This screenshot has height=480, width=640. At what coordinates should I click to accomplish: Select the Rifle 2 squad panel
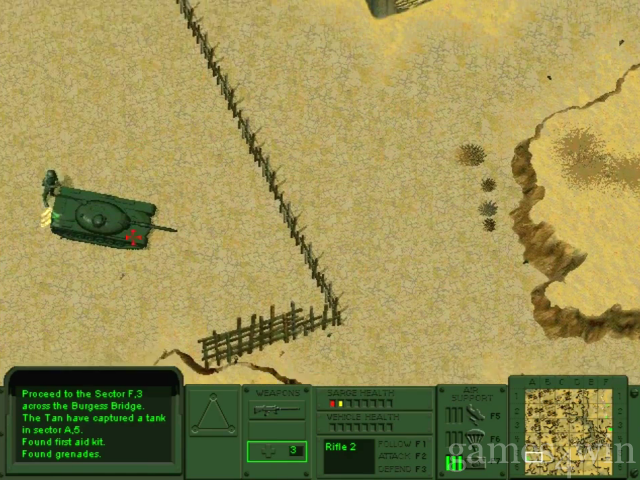click(x=348, y=455)
